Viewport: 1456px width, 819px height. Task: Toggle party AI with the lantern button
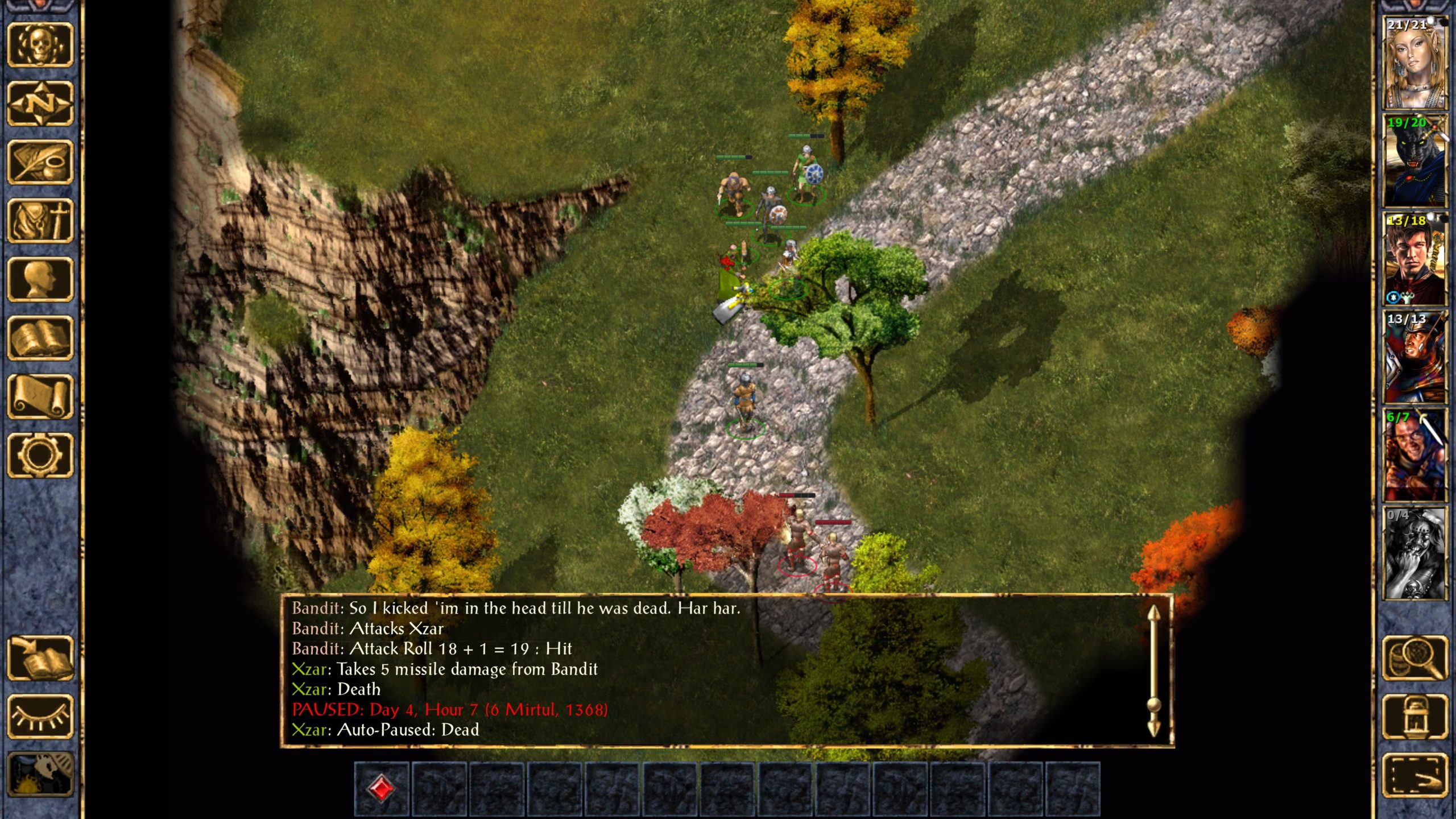click(1414, 717)
